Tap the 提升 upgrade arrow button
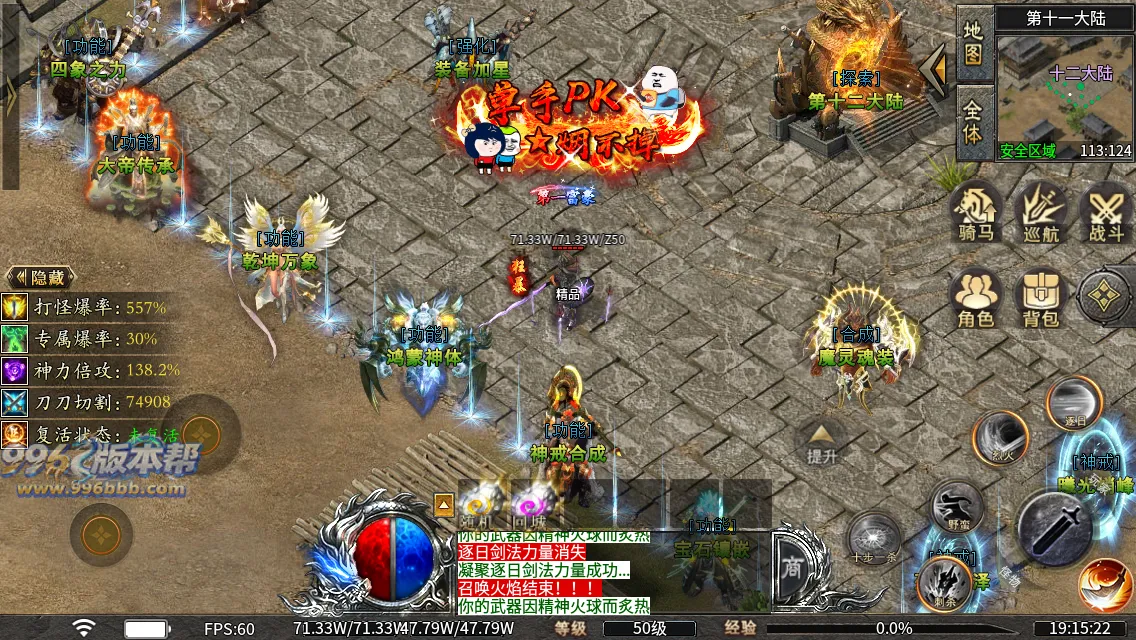The height and width of the screenshot is (640, 1136). coord(822,441)
